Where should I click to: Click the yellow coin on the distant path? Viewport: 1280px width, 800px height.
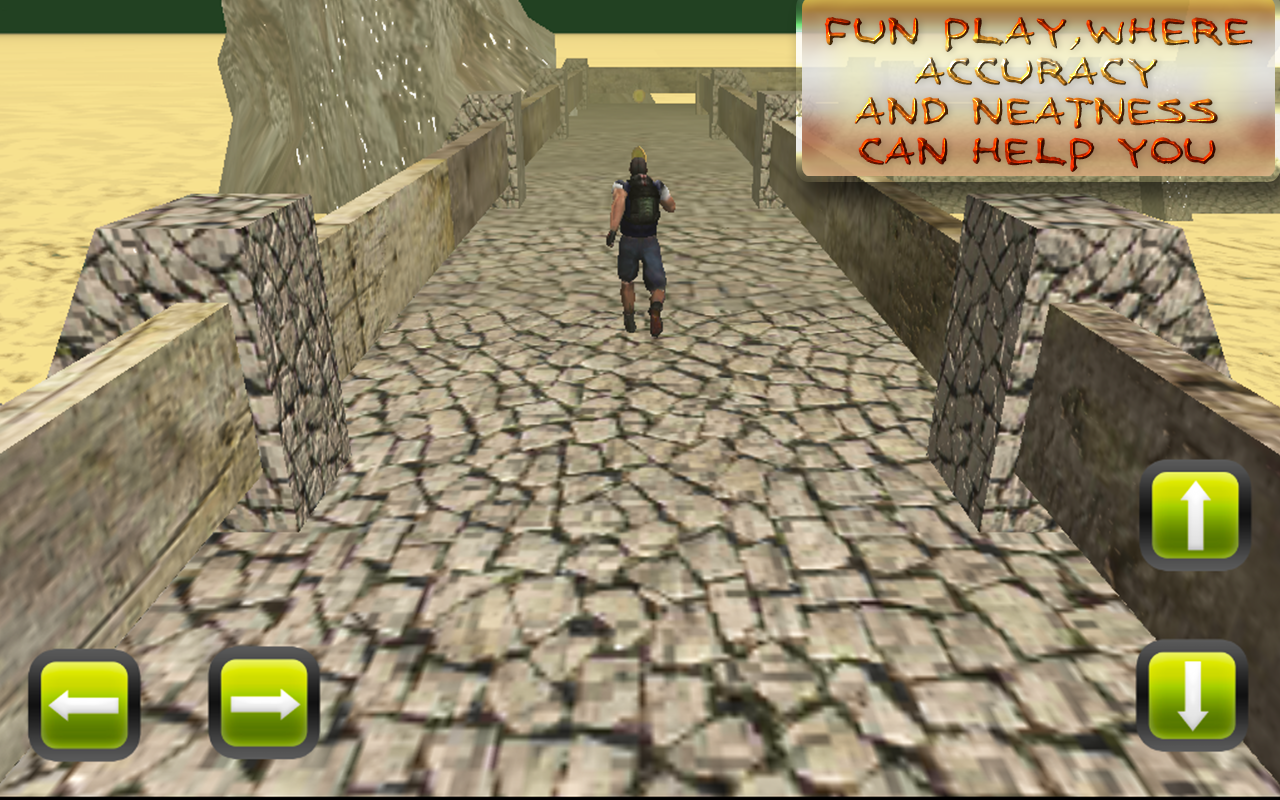pyautogui.click(x=638, y=95)
